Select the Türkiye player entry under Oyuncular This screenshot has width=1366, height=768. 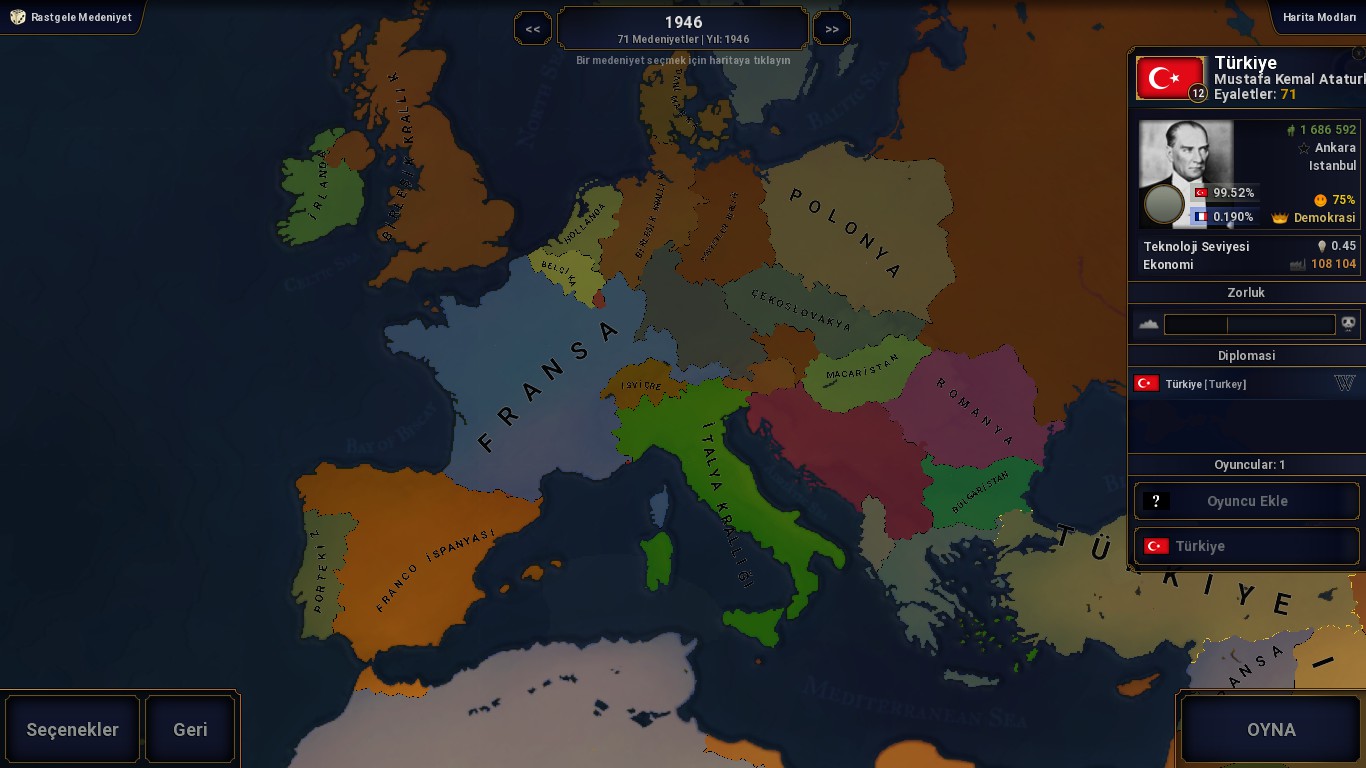tap(1246, 546)
